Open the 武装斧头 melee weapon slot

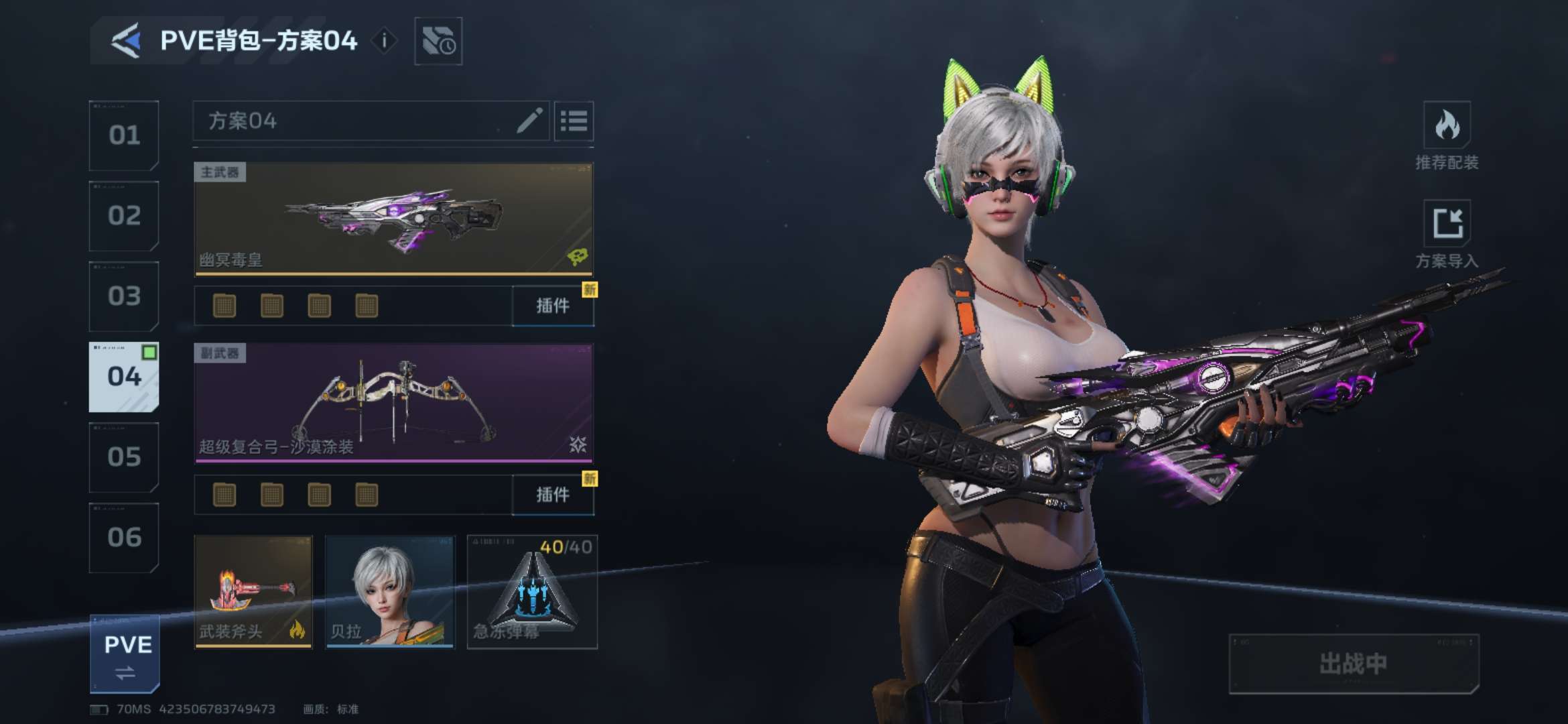pos(253,592)
